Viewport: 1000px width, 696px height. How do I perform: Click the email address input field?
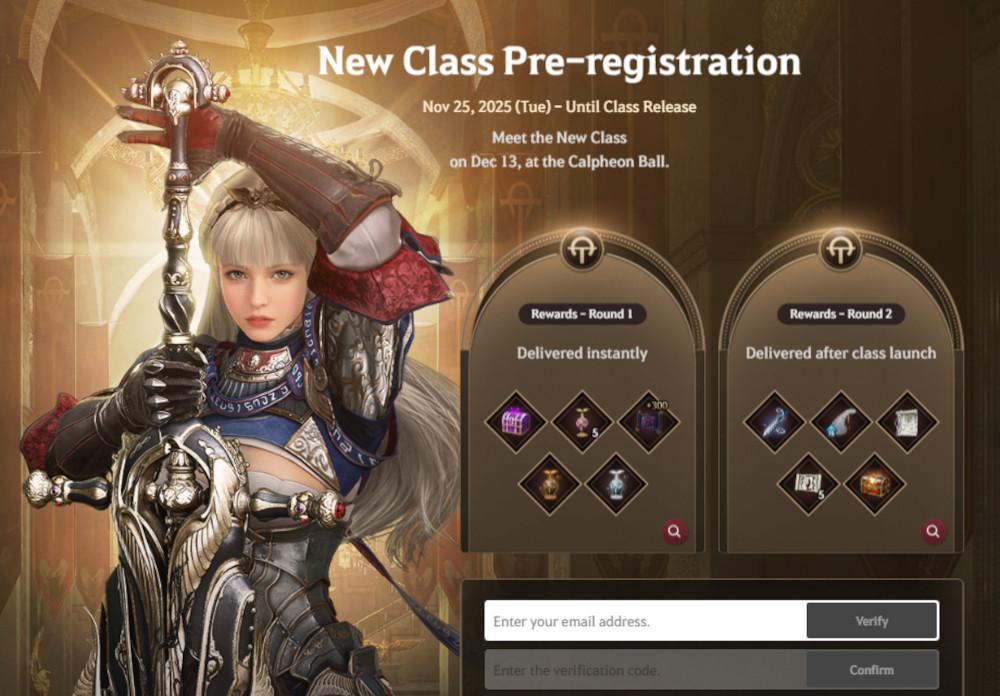pyautogui.click(x=646, y=621)
